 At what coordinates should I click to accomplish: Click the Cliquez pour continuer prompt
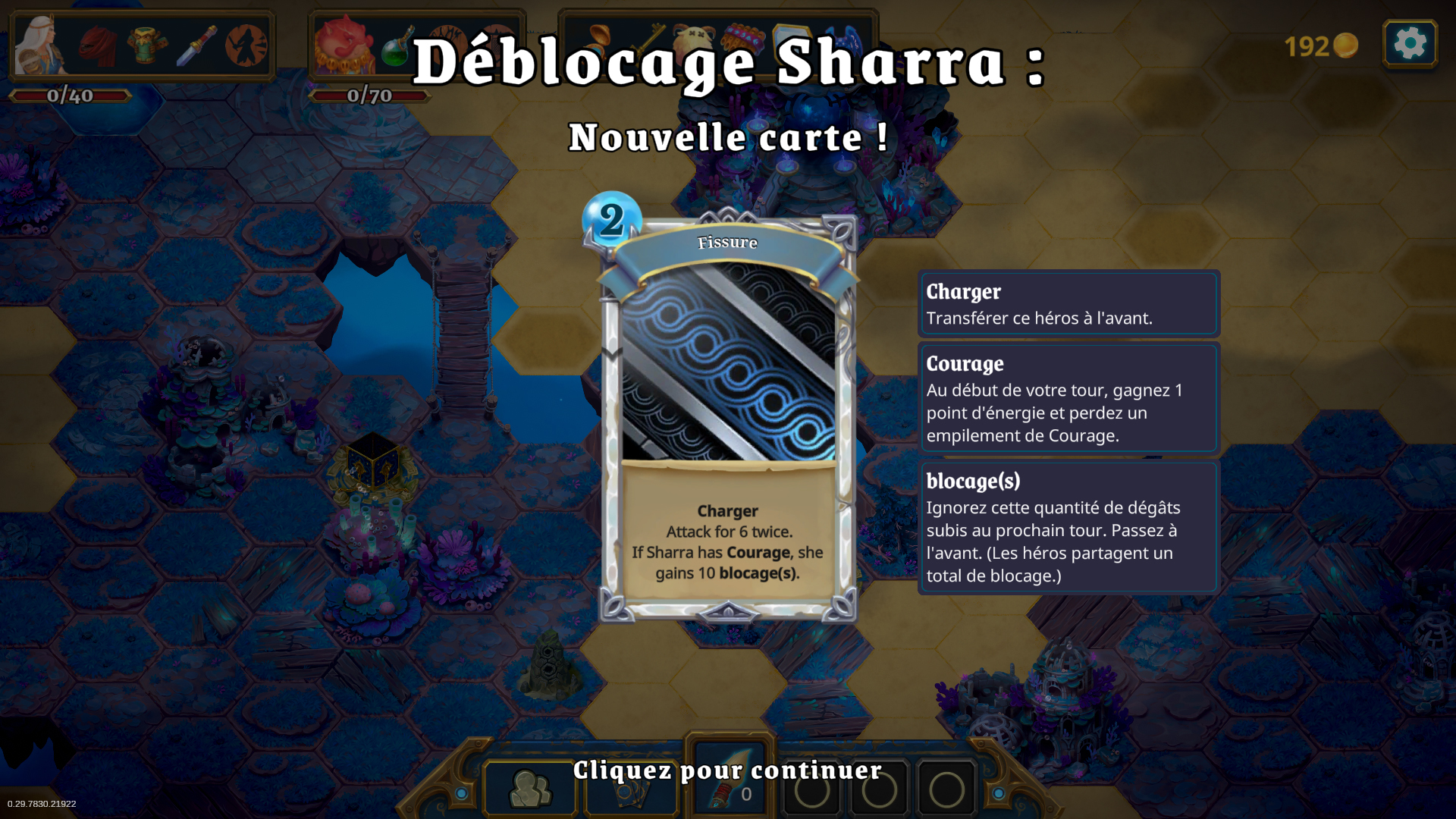726,770
